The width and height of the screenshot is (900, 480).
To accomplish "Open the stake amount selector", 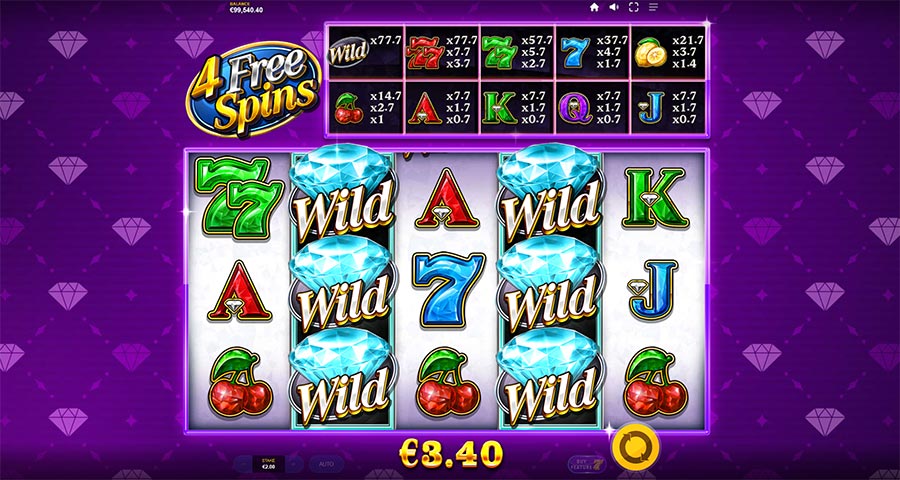I will point(267,464).
